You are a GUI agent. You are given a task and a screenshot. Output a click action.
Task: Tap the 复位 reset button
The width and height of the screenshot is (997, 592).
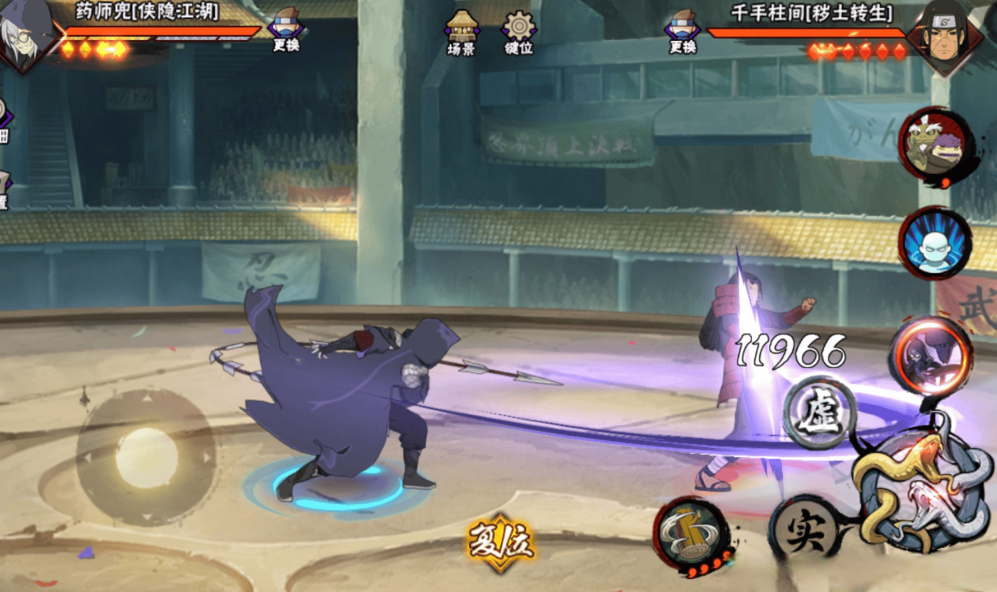(x=501, y=543)
